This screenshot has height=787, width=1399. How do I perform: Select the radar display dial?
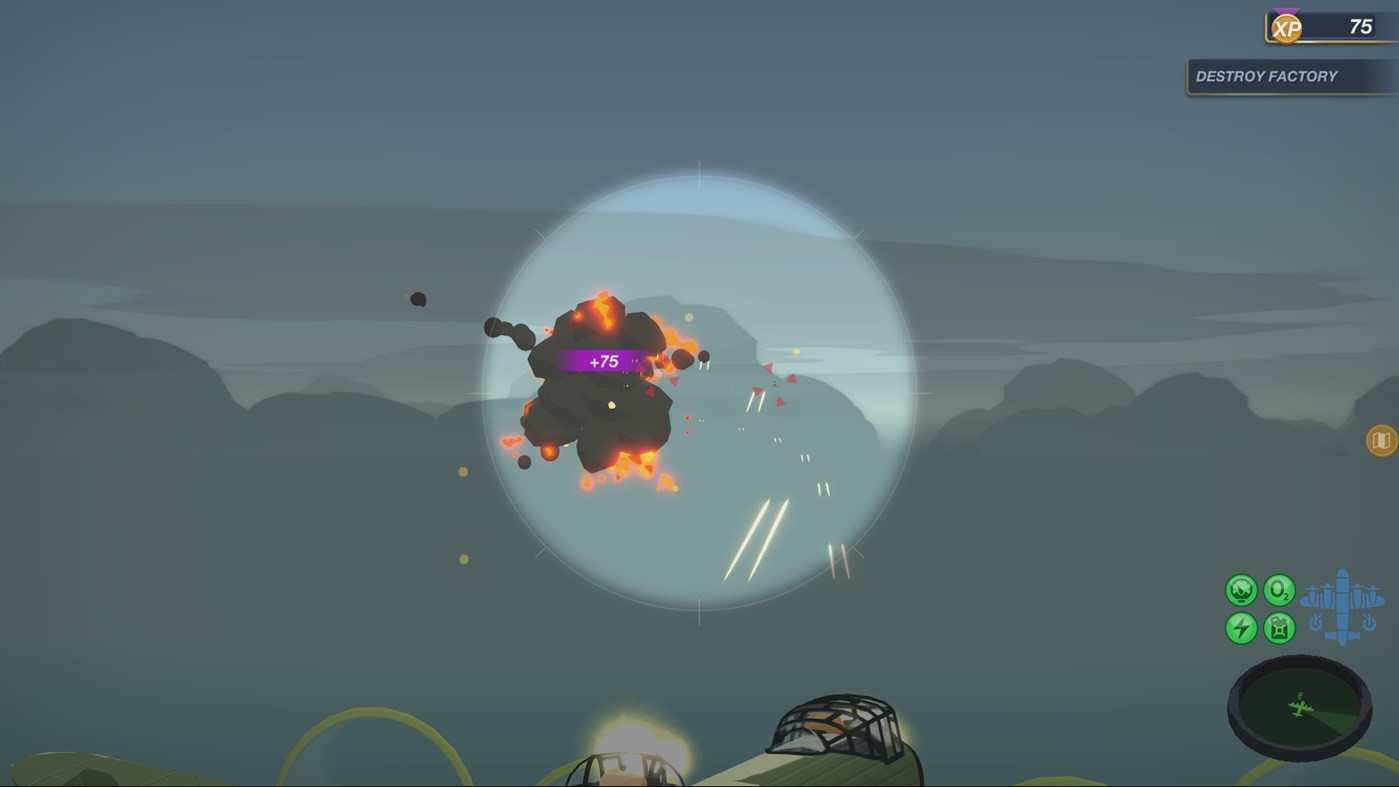pyautogui.click(x=1300, y=712)
